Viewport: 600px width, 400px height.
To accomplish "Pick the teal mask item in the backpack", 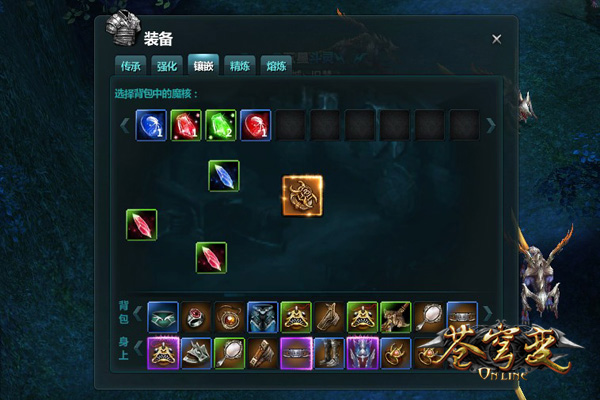I will click(163, 317).
